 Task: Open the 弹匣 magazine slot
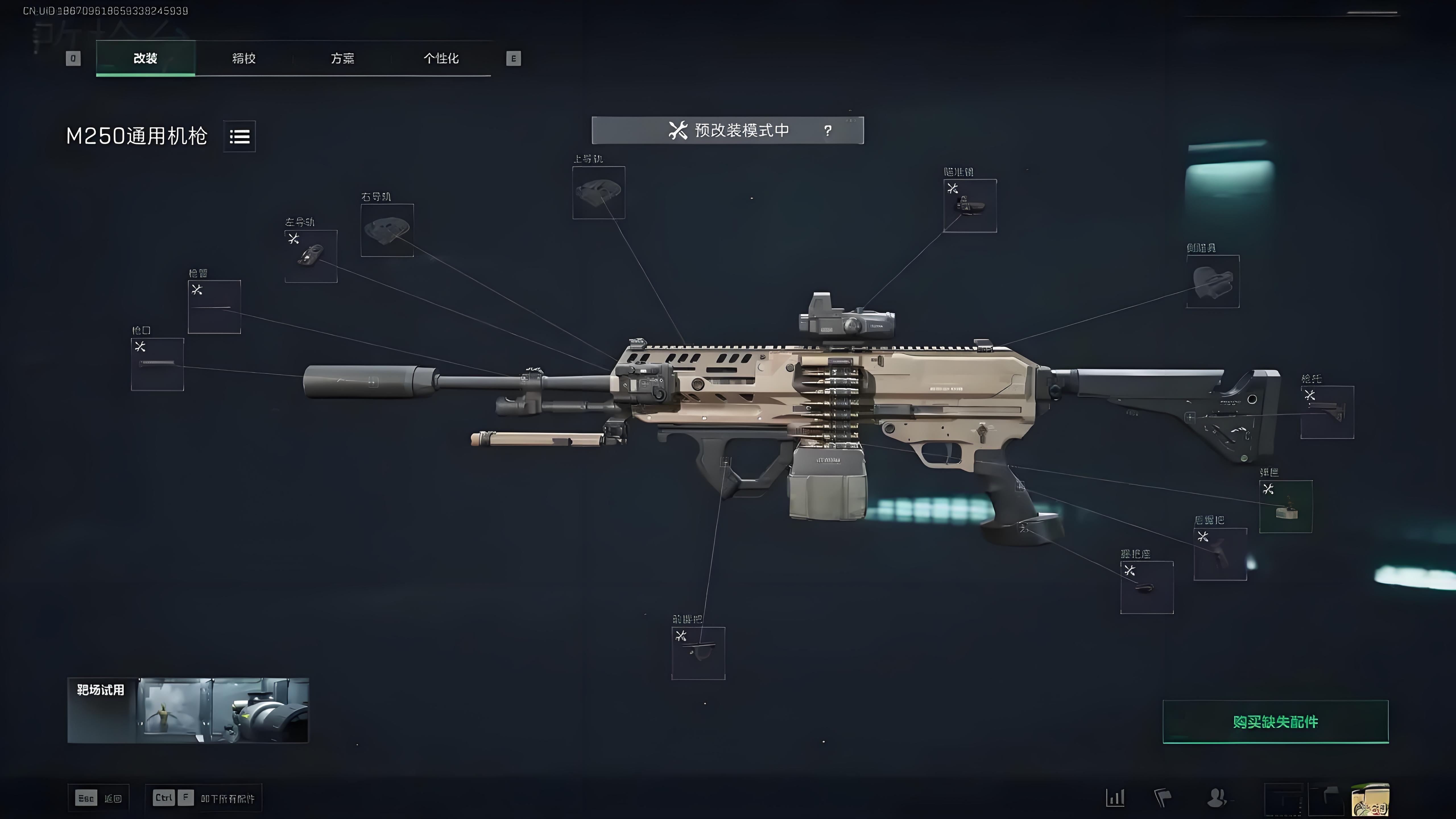tap(1285, 506)
